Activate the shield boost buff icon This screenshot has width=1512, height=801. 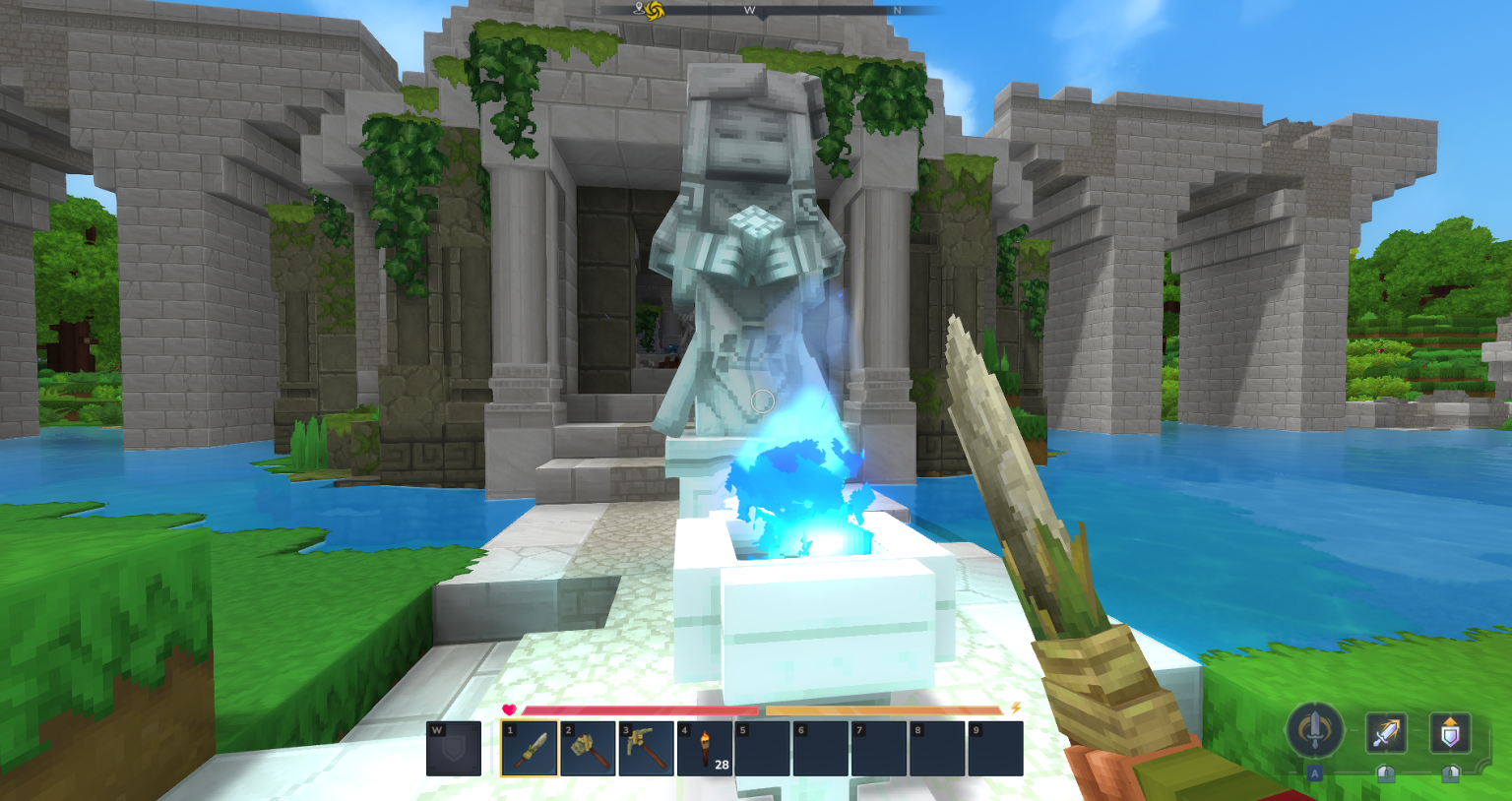click(1451, 732)
